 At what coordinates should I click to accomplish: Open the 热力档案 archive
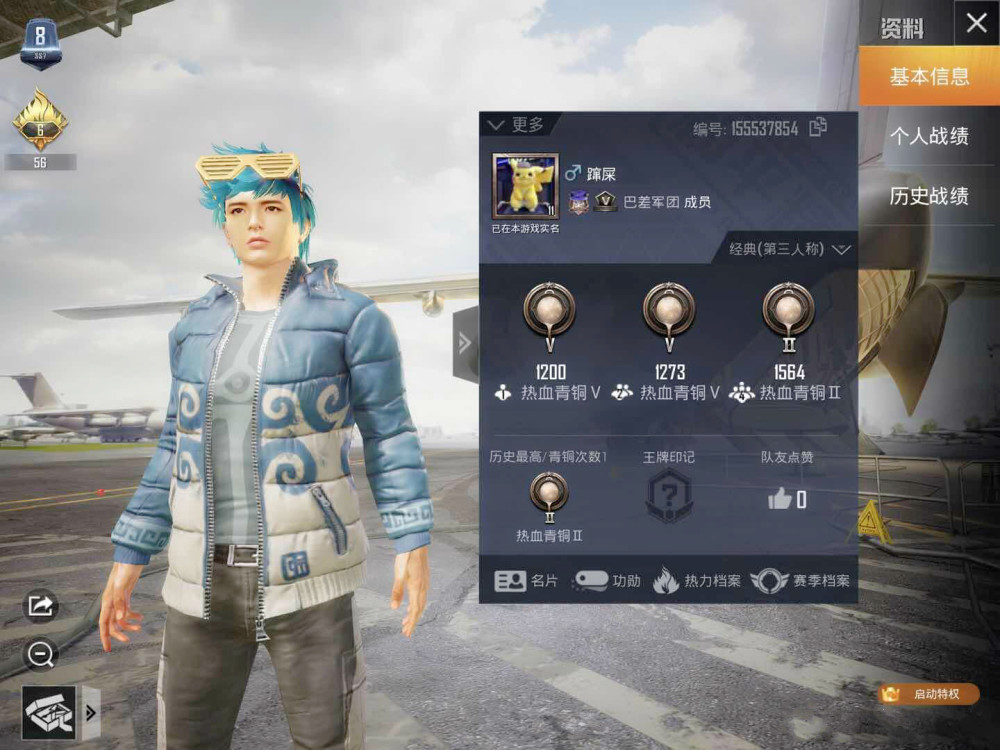(x=697, y=581)
